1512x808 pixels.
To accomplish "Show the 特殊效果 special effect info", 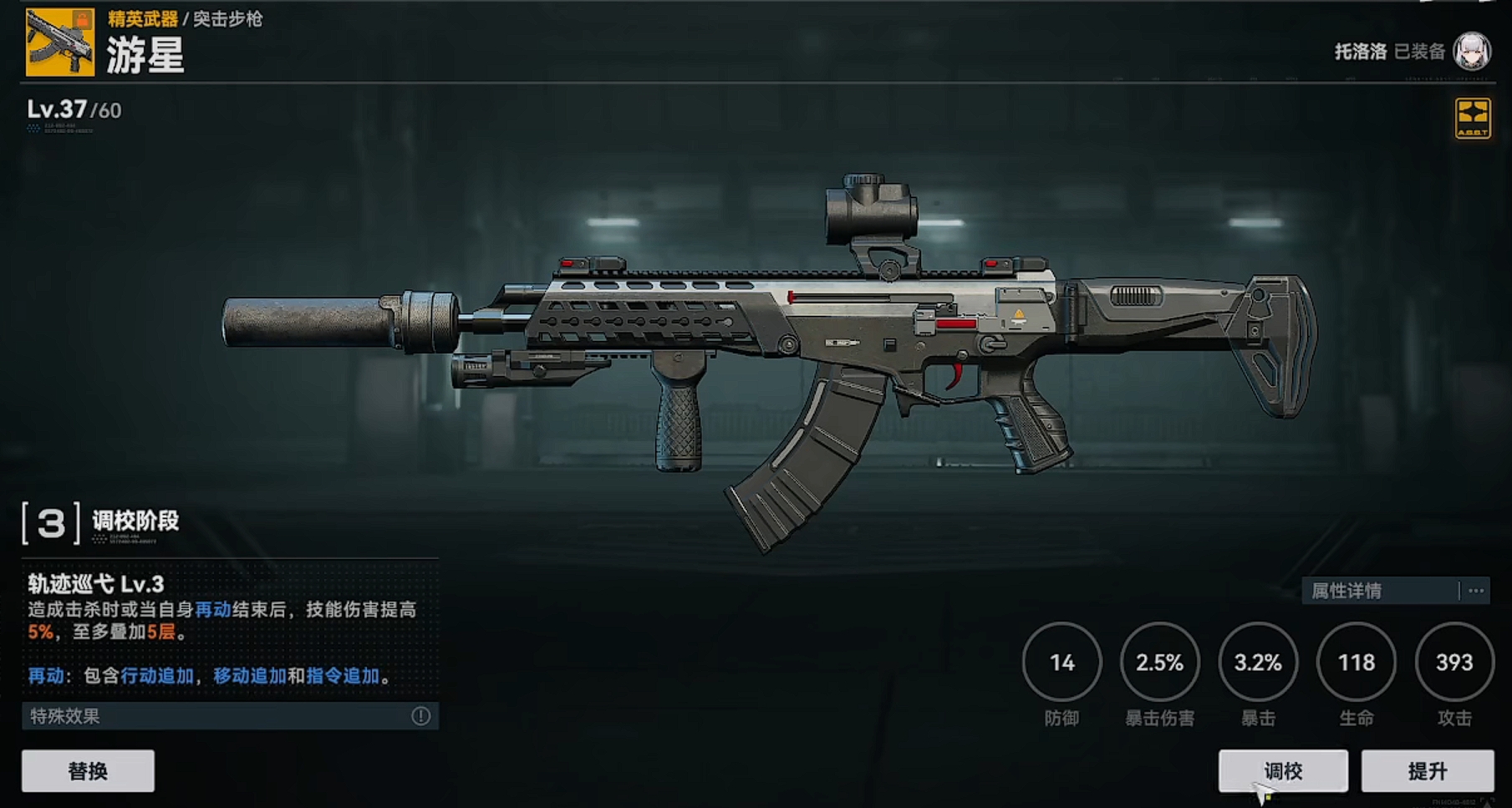I will (420, 716).
